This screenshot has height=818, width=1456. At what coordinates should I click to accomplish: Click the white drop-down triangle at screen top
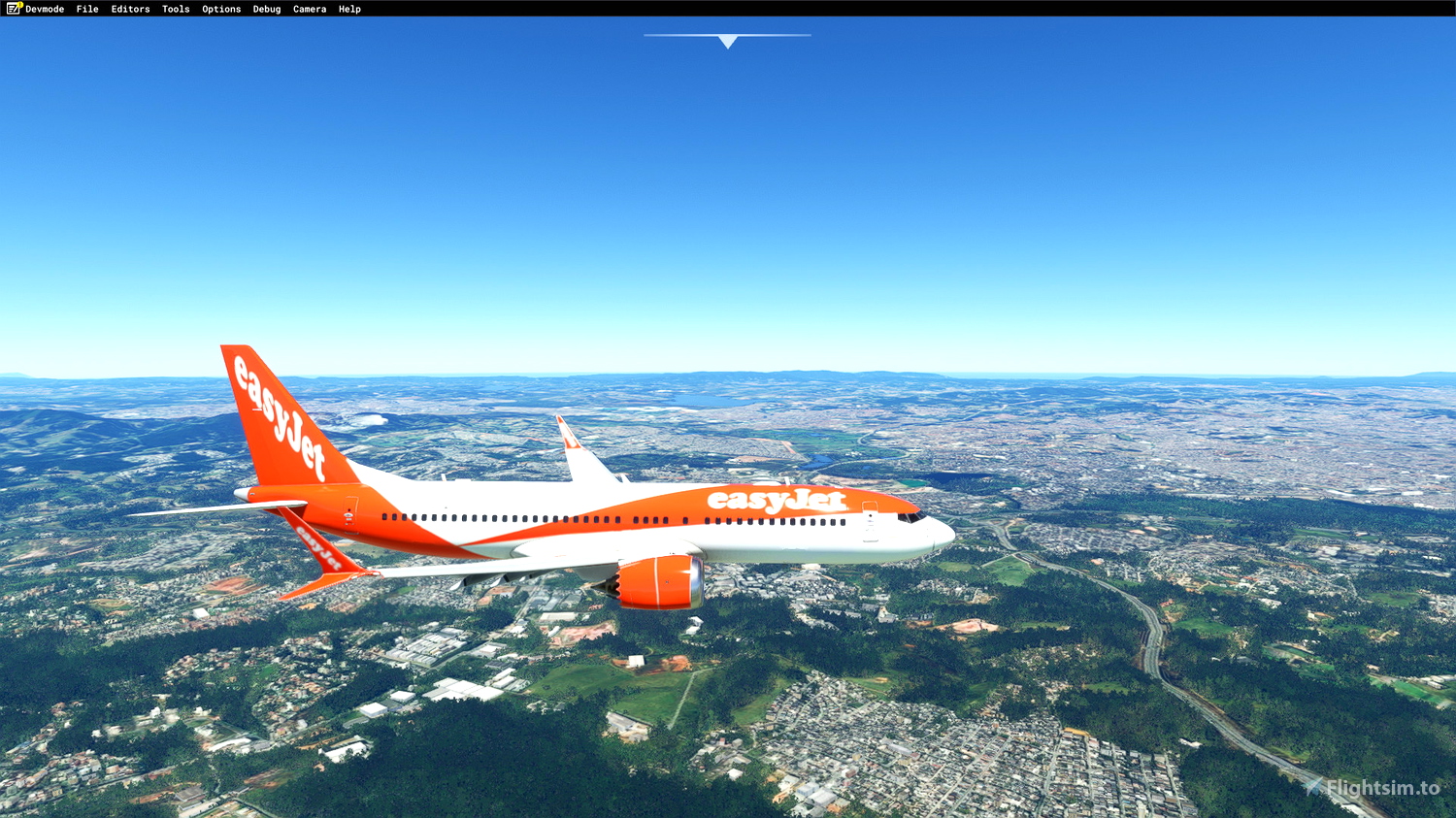click(727, 41)
